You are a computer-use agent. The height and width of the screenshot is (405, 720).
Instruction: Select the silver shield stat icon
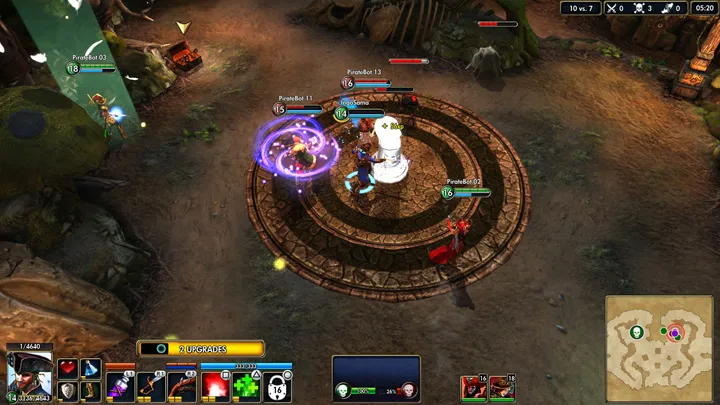pyautogui.click(x=68, y=390)
